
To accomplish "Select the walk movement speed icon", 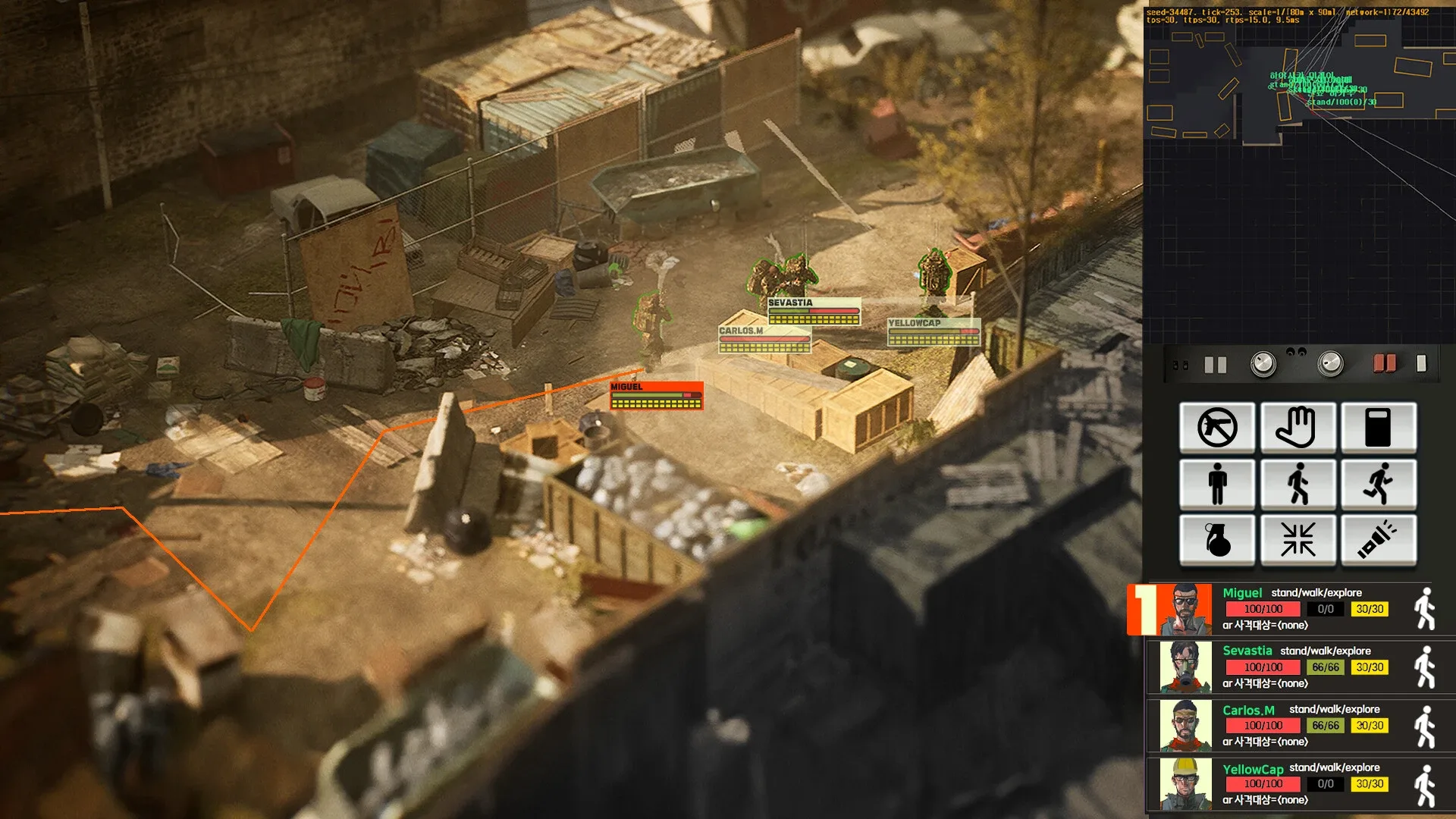I will tap(1299, 485).
